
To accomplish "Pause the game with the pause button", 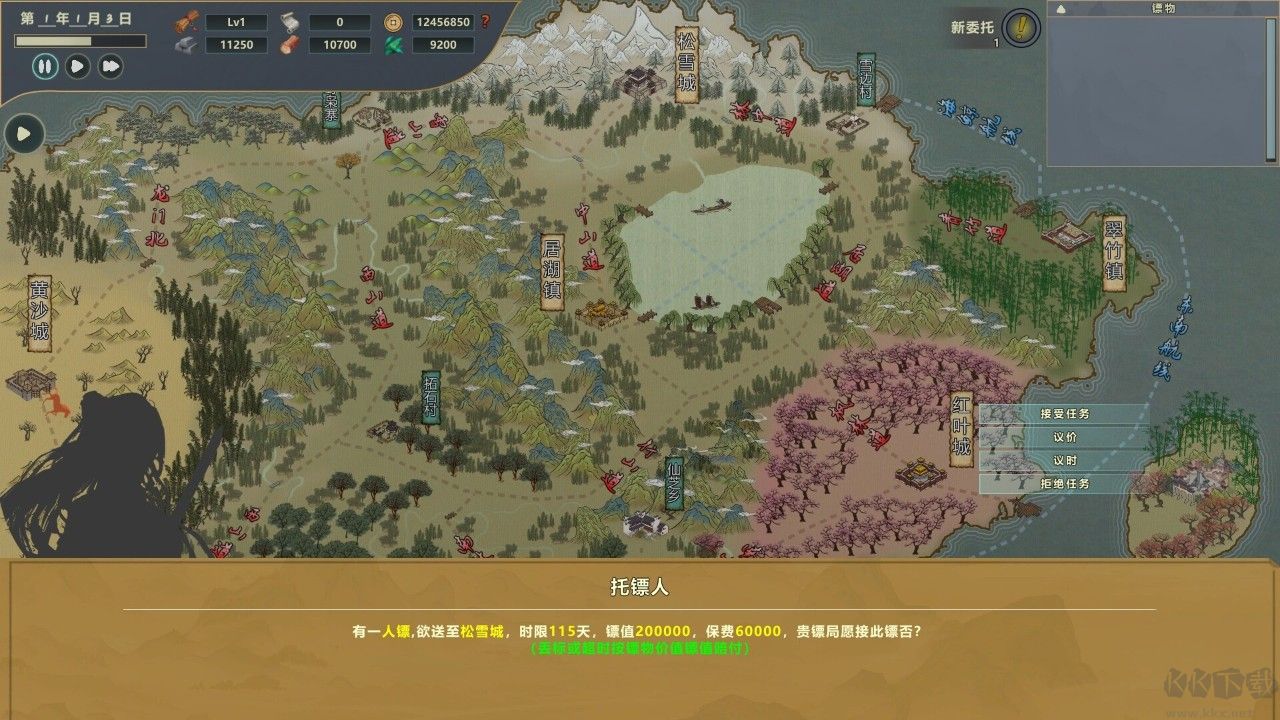I will 43,67.
